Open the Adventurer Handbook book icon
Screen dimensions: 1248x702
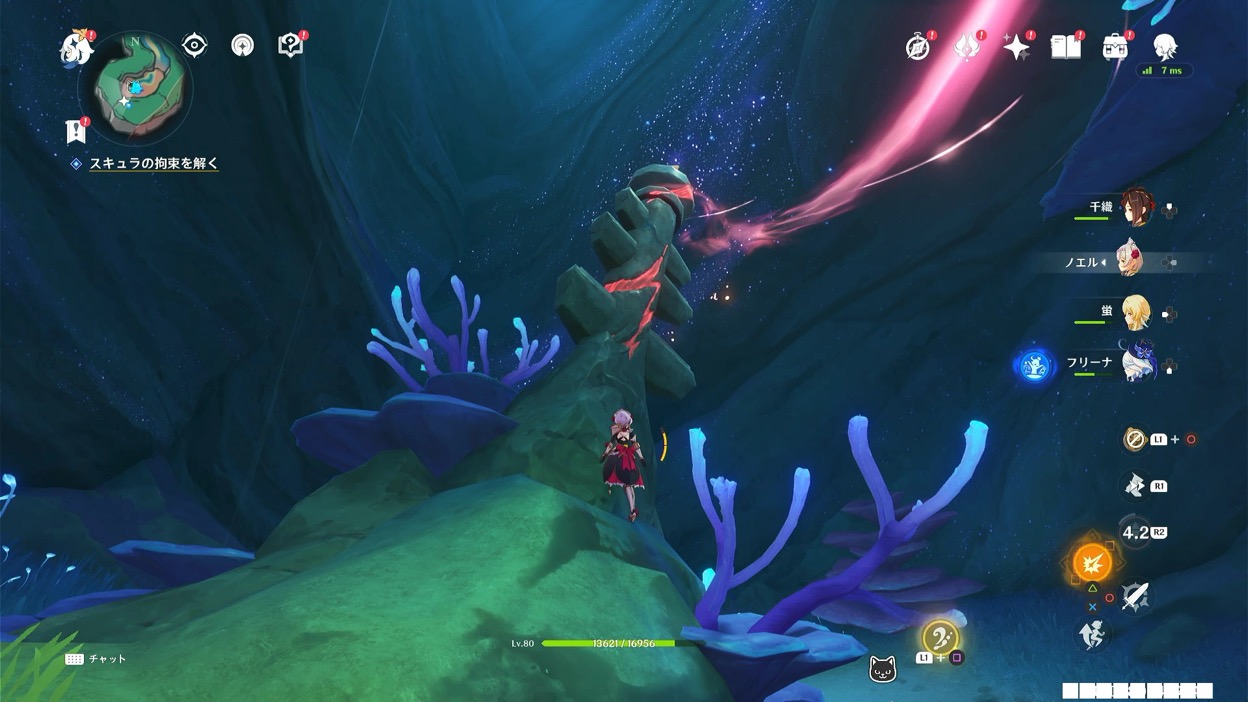tap(1066, 46)
